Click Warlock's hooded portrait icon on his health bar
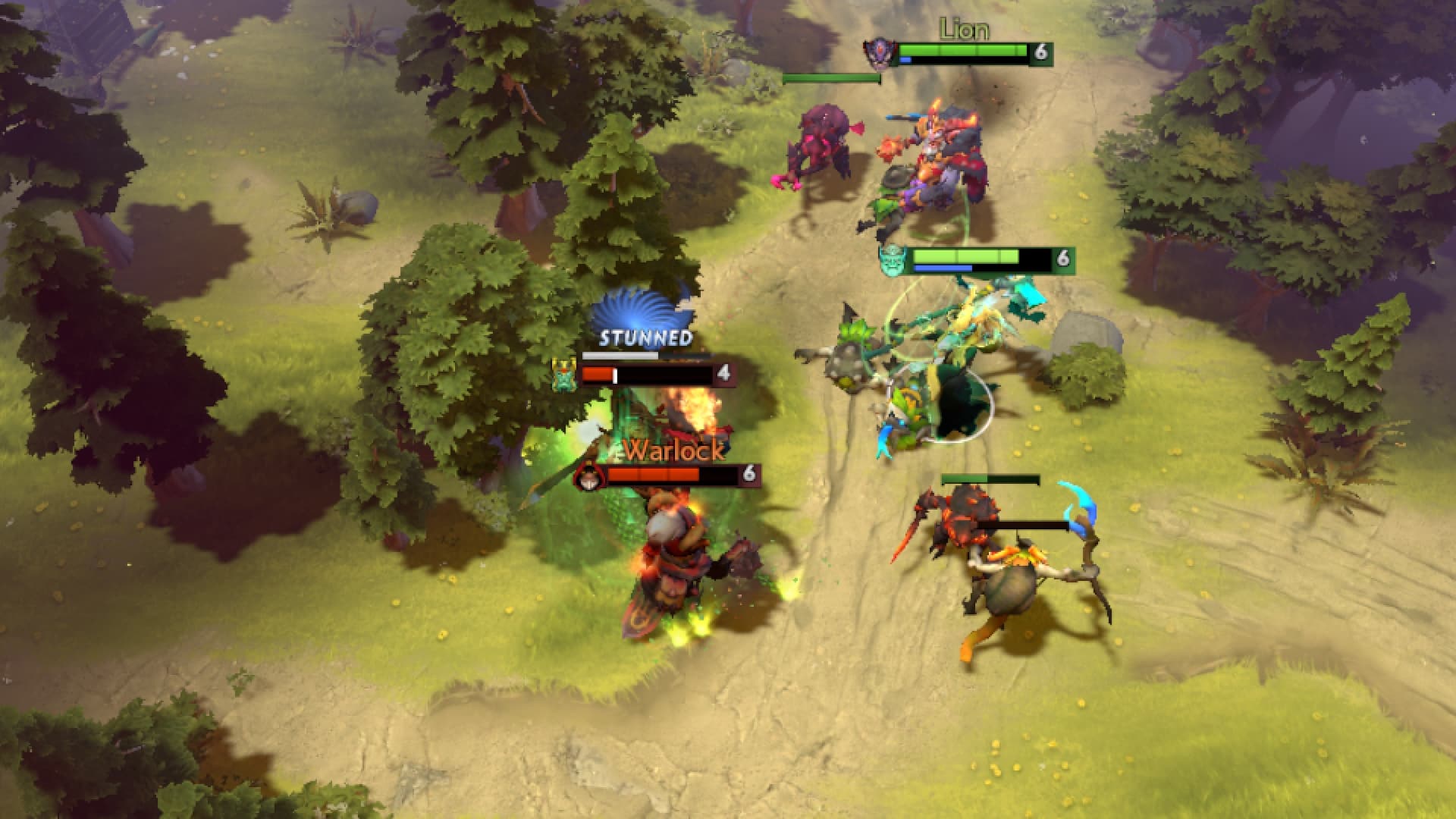 coord(588,476)
